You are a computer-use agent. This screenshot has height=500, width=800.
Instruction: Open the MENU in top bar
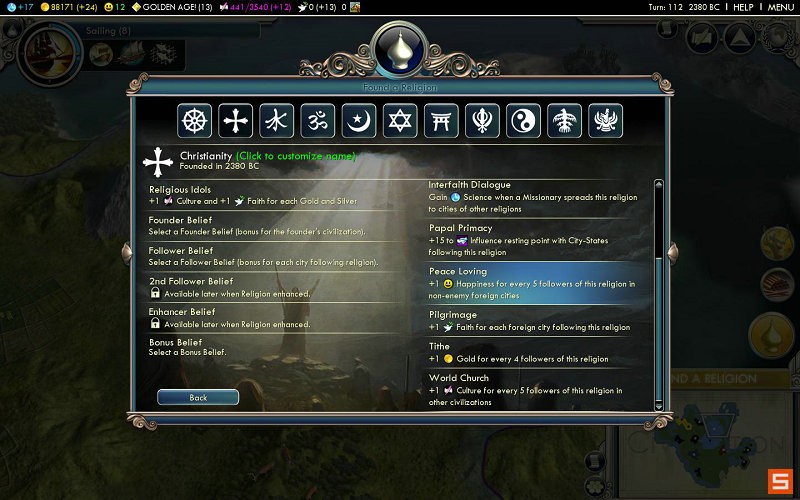pos(781,7)
